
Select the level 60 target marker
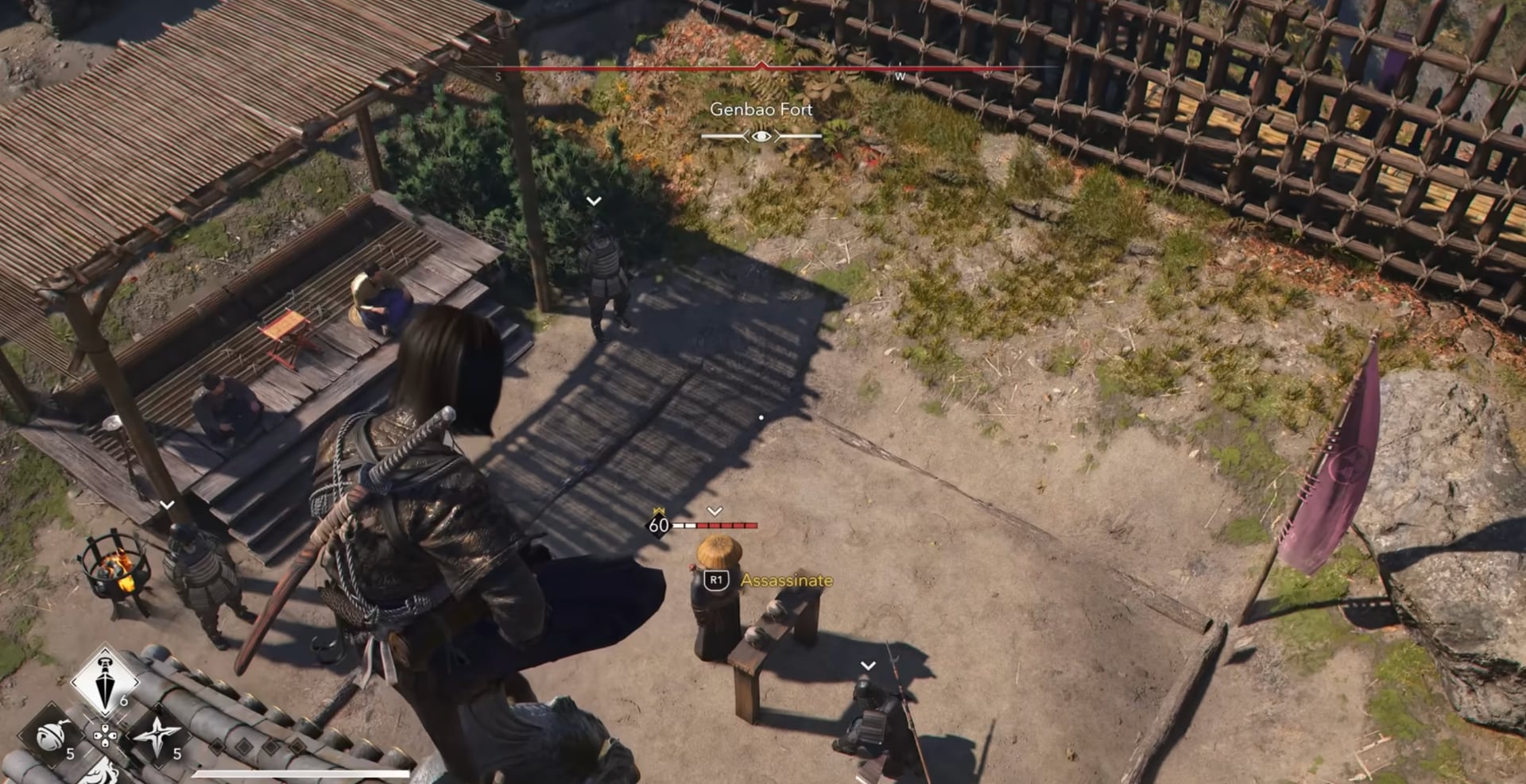tap(659, 525)
